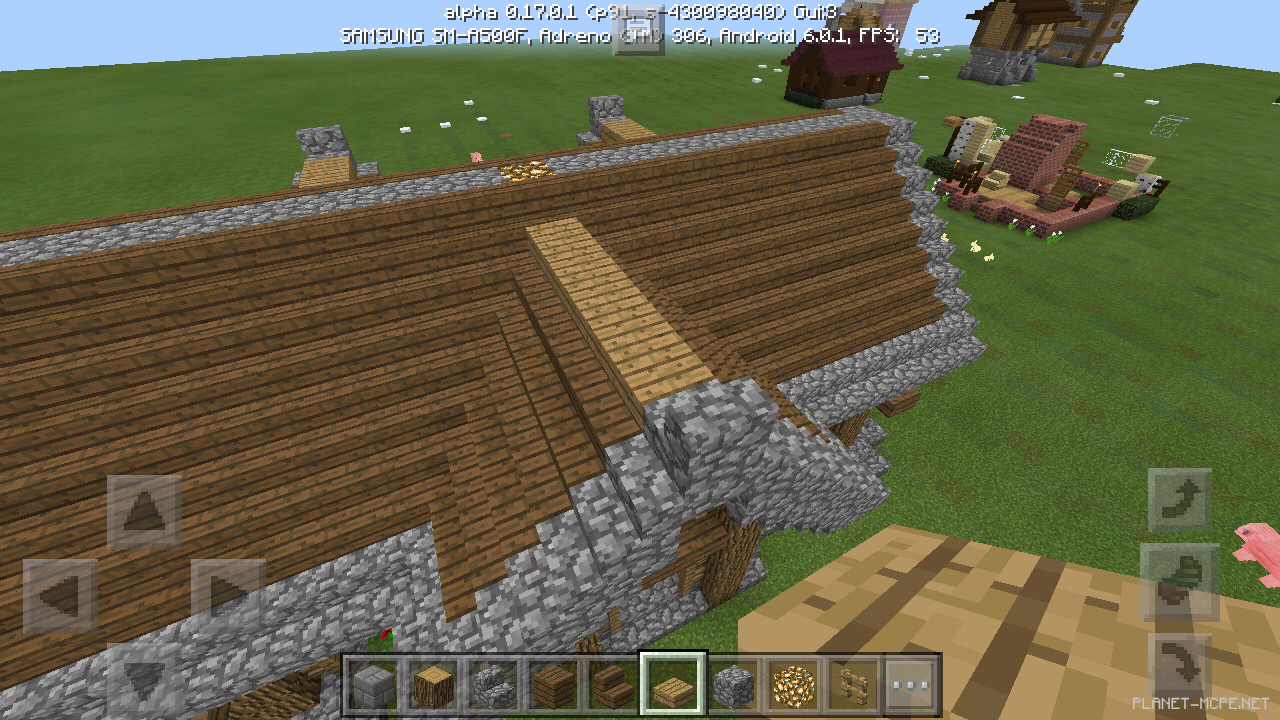
Task: Select the wooden planks hotbar slot
Action: pos(551,684)
